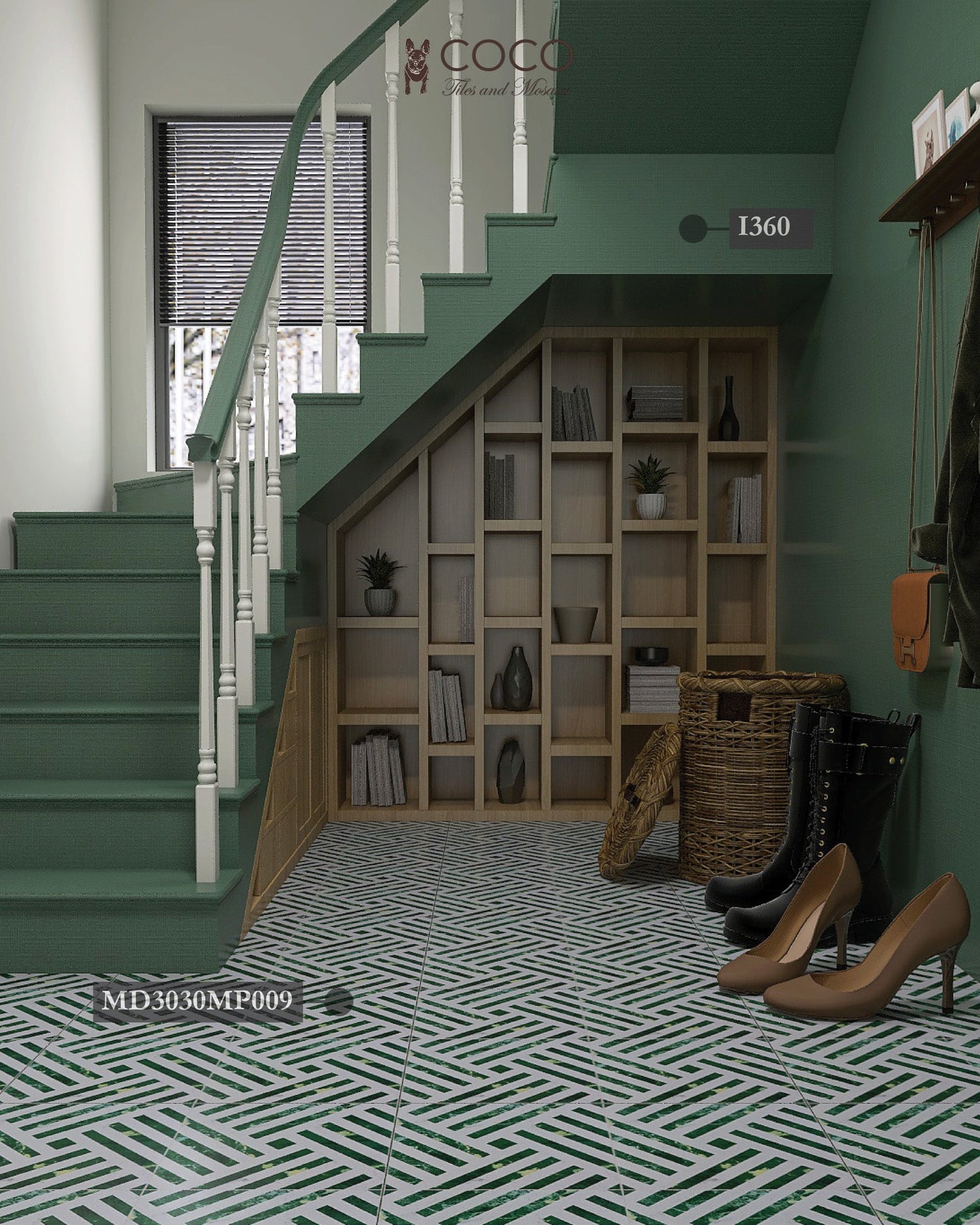Screen dimensions: 980x1225
Task: Select the I360 wall paint label
Action: (x=762, y=228)
